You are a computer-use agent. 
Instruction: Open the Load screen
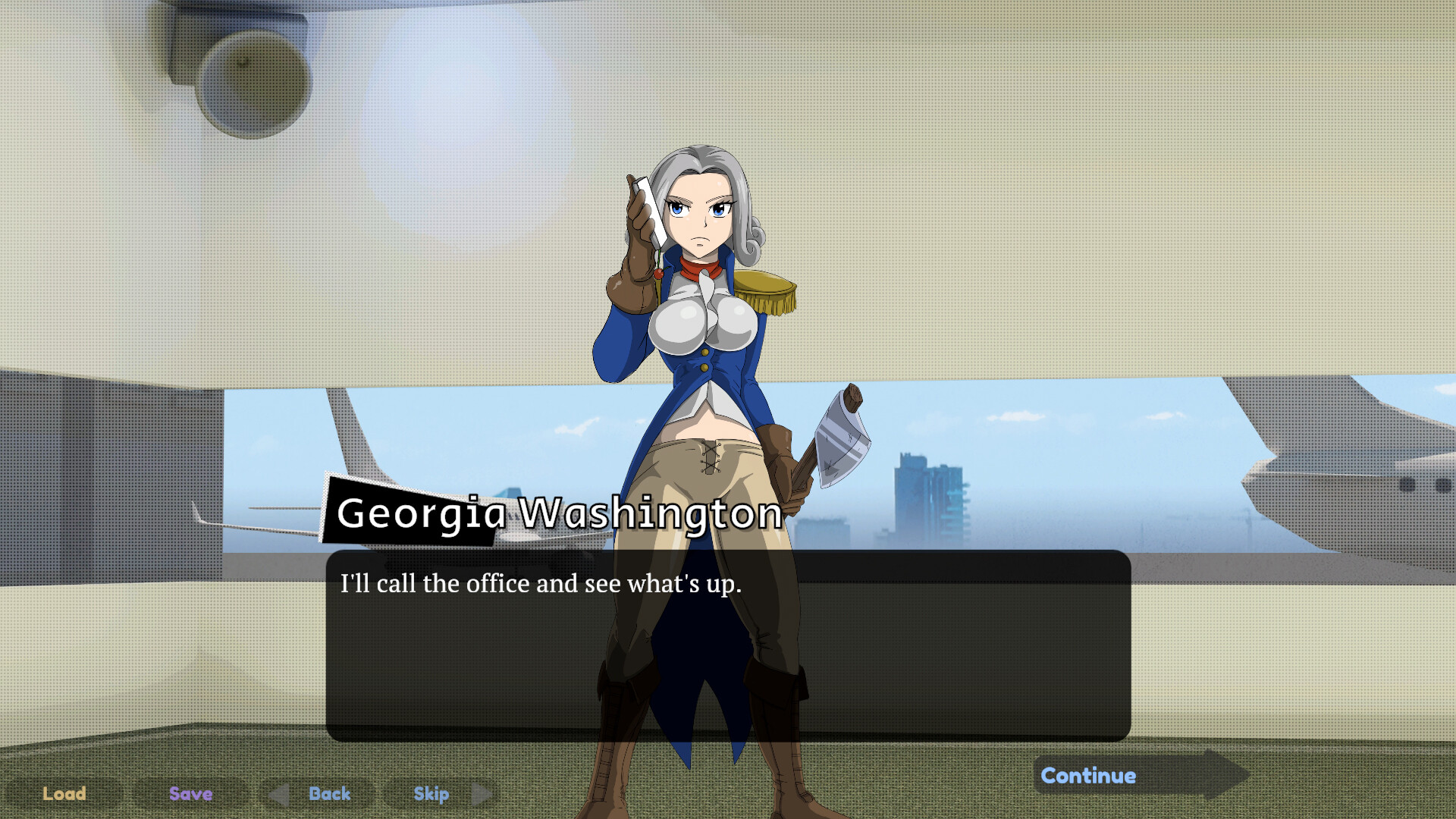click(64, 794)
